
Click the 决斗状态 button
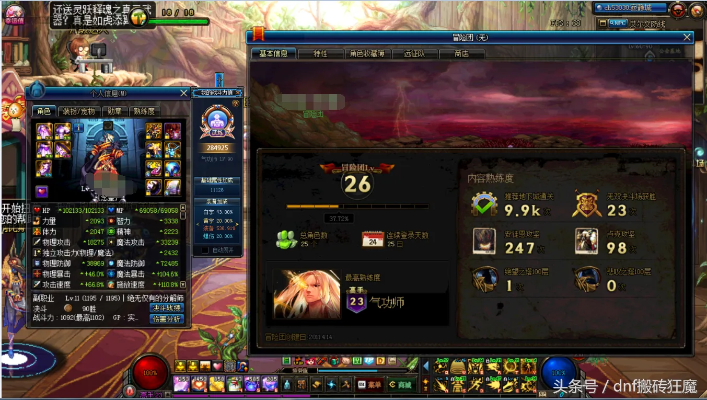coord(166,308)
